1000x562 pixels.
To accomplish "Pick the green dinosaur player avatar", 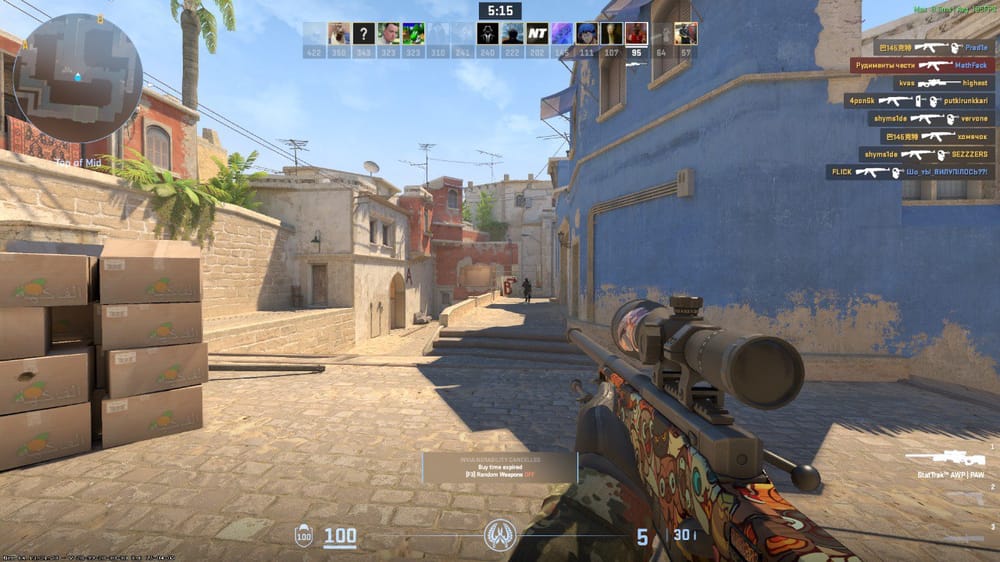I will click(413, 34).
